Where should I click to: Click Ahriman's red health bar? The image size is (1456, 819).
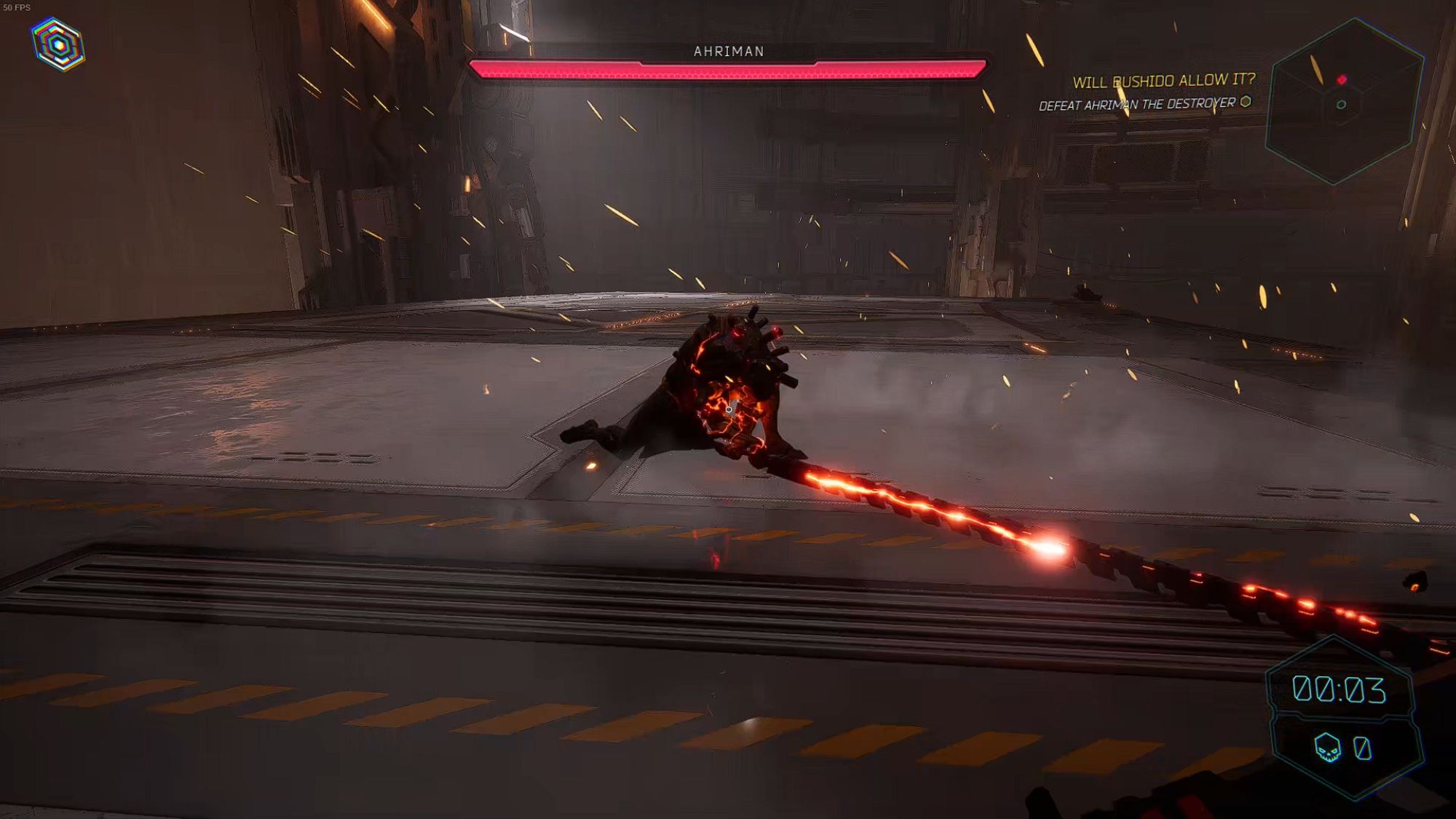pyautogui.click(x=732, y=69)
